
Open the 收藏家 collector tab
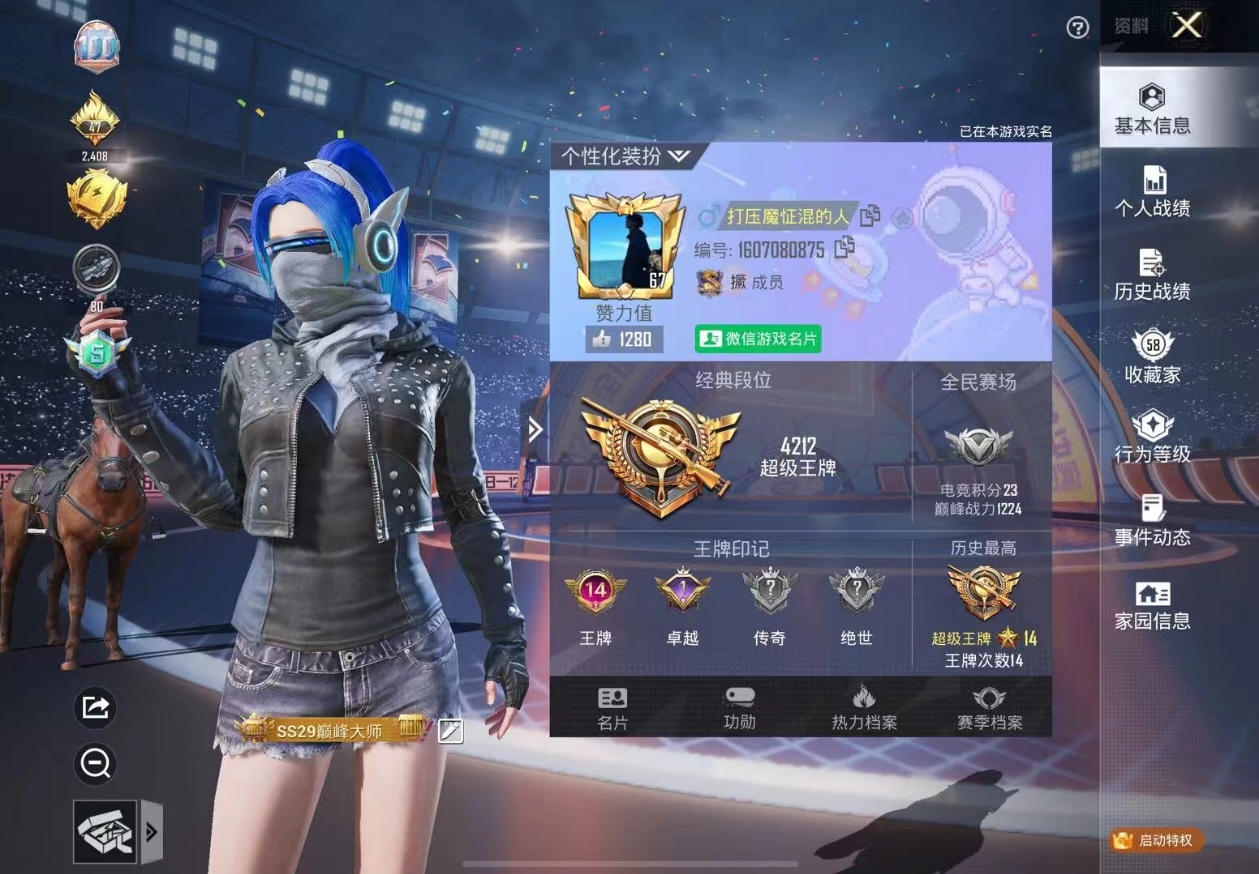click(1152, 359)
